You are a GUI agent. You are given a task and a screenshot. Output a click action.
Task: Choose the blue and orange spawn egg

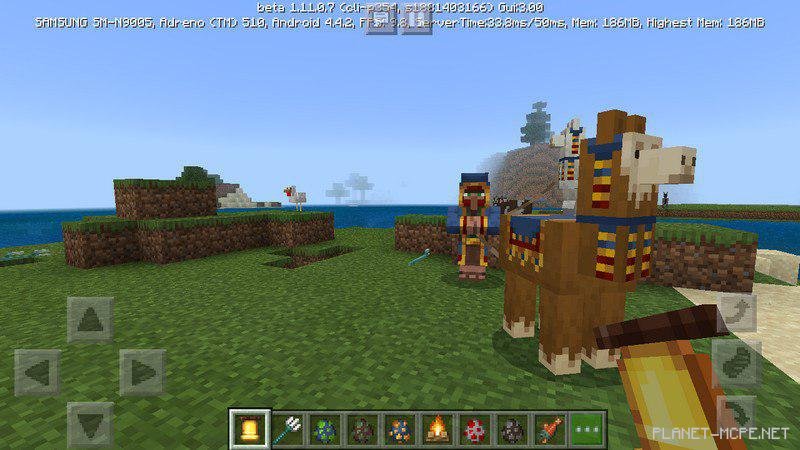399,430
